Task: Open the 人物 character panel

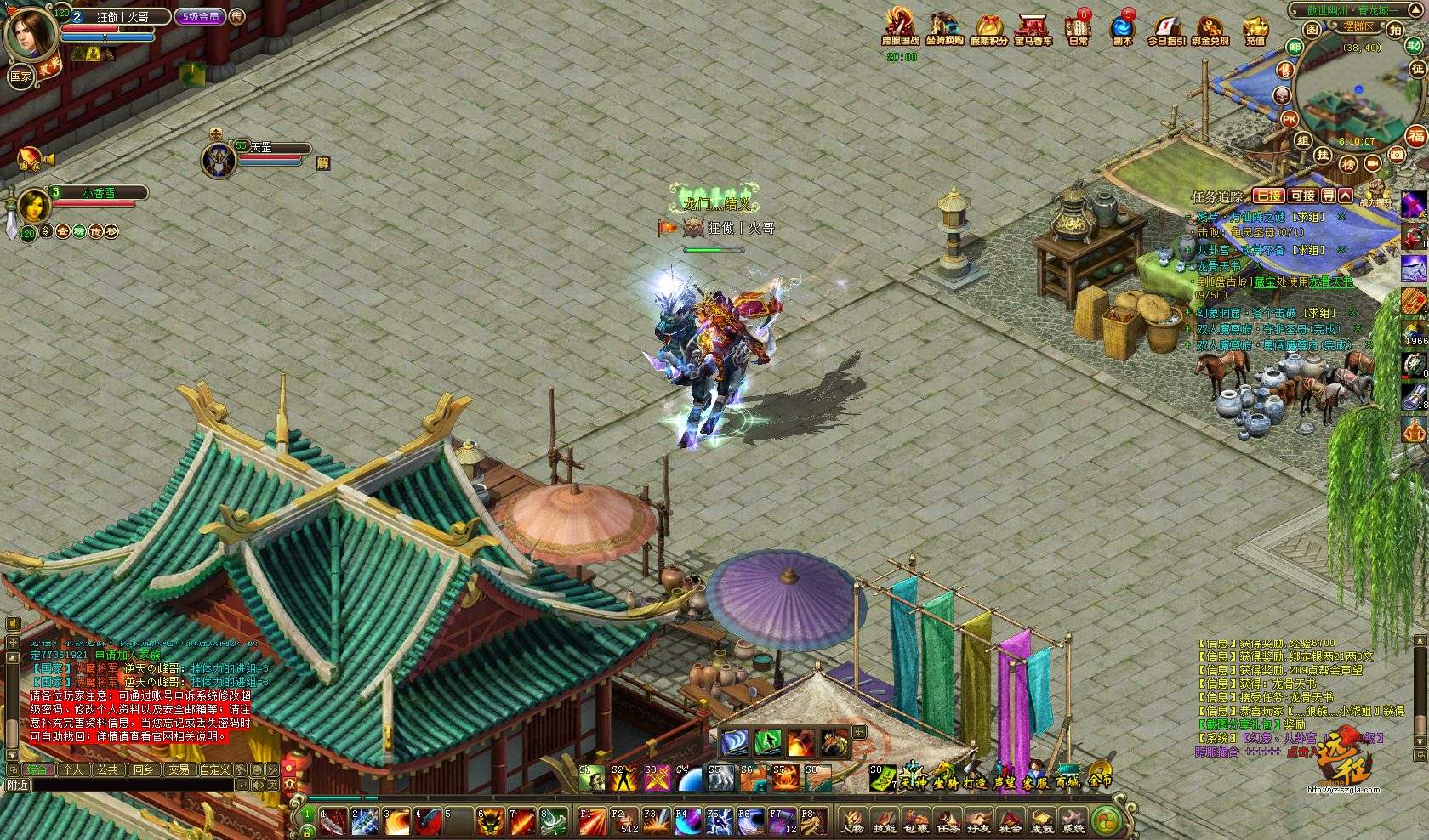Action: 852,821
